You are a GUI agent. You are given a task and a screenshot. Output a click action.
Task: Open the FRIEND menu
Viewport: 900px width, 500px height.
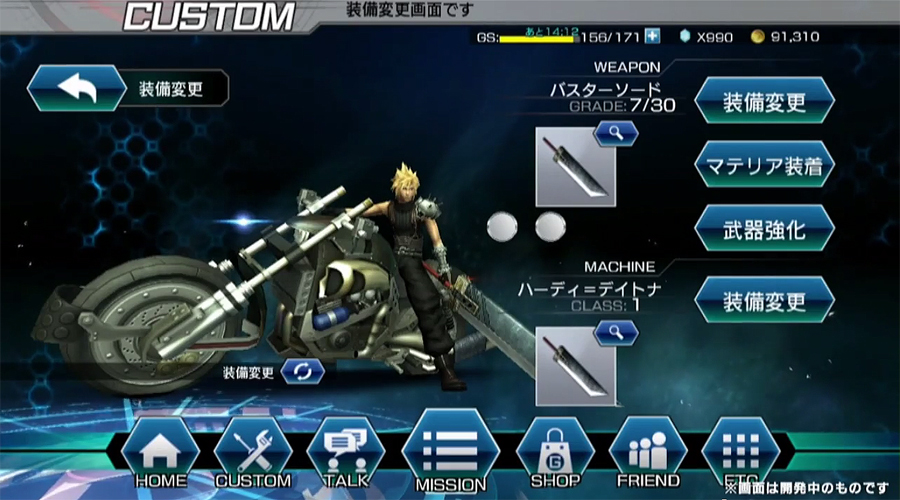(647, 452)
